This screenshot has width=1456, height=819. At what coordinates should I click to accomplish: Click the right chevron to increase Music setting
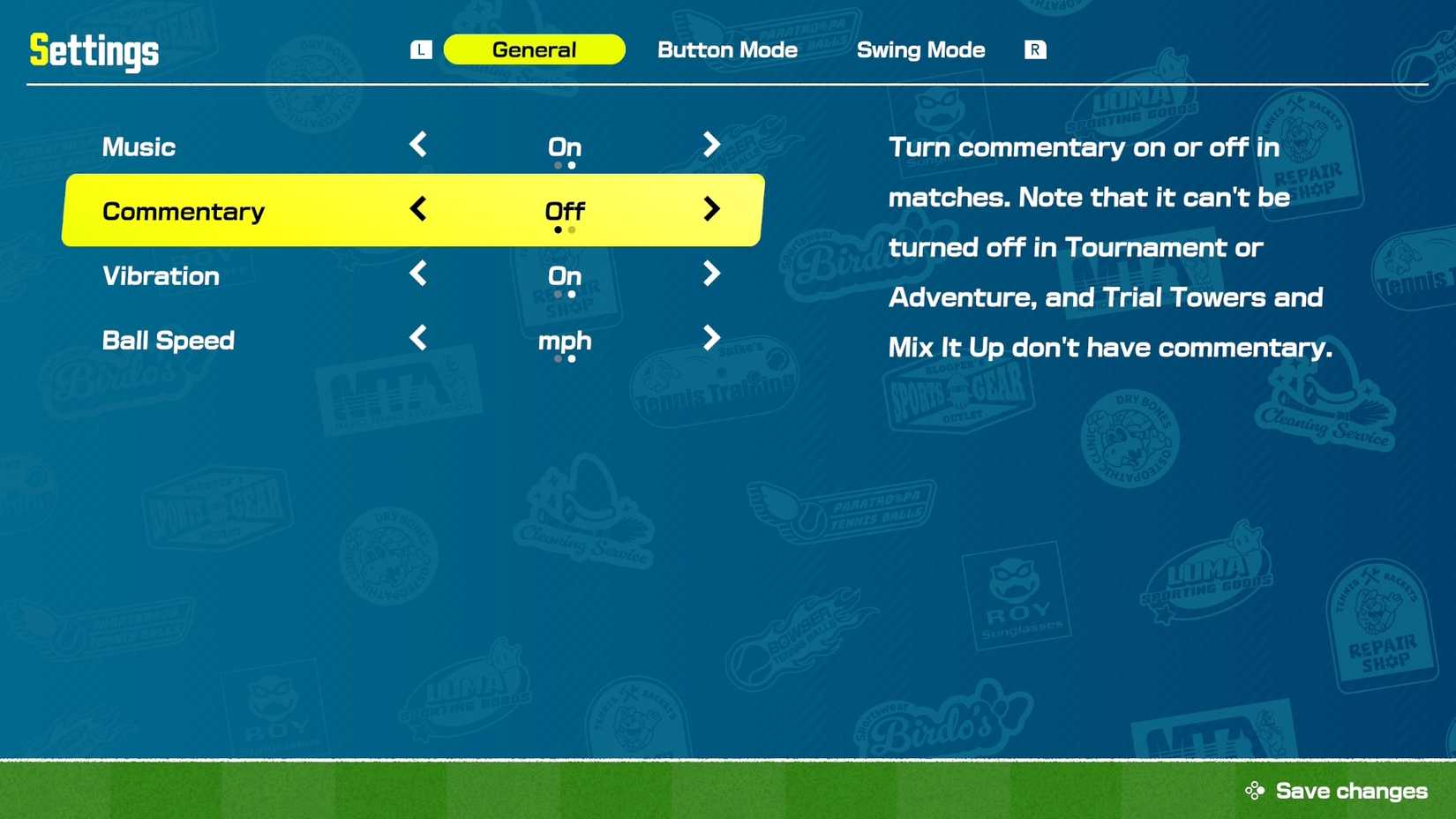point(711,146)
